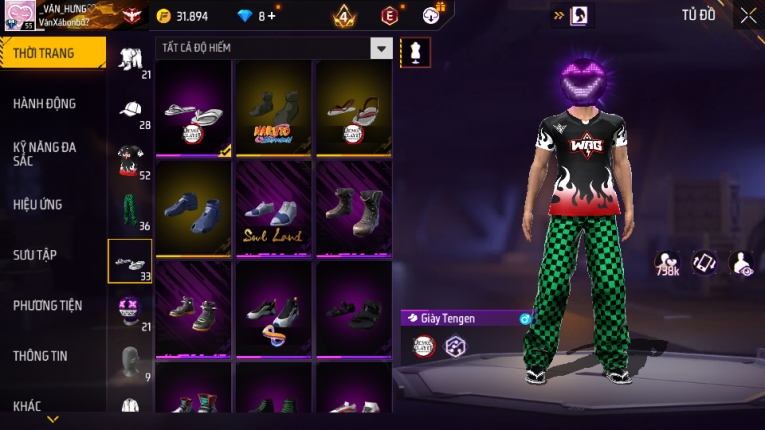Image resolution: width=765 pixels, height=430 pixels.
Task: Close the wardrobe with the X button
Action: [748, 15]
